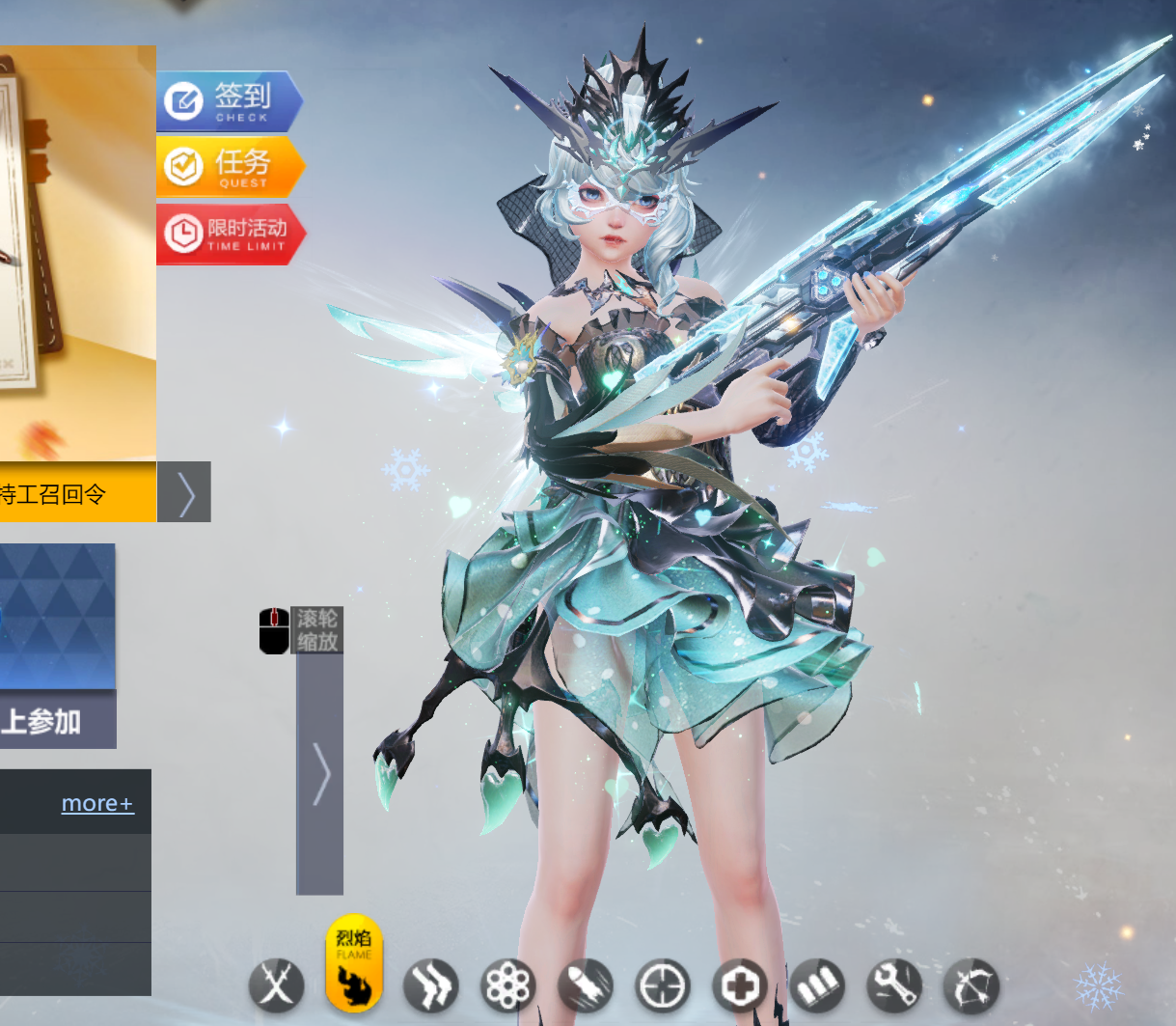Open the blue triangle-pattern event thumbnail
Screen dimensions: 1176x1026
[58, 616]
